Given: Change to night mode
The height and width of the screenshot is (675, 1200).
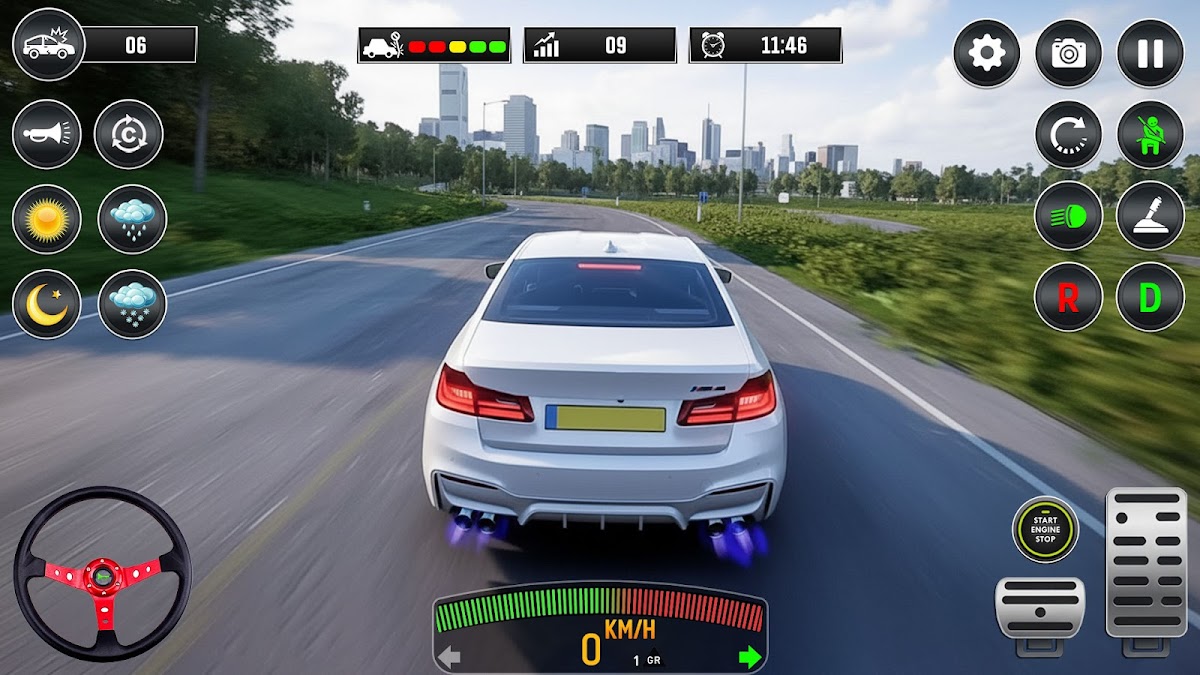Looking at the screenshot, I should 47,304.
